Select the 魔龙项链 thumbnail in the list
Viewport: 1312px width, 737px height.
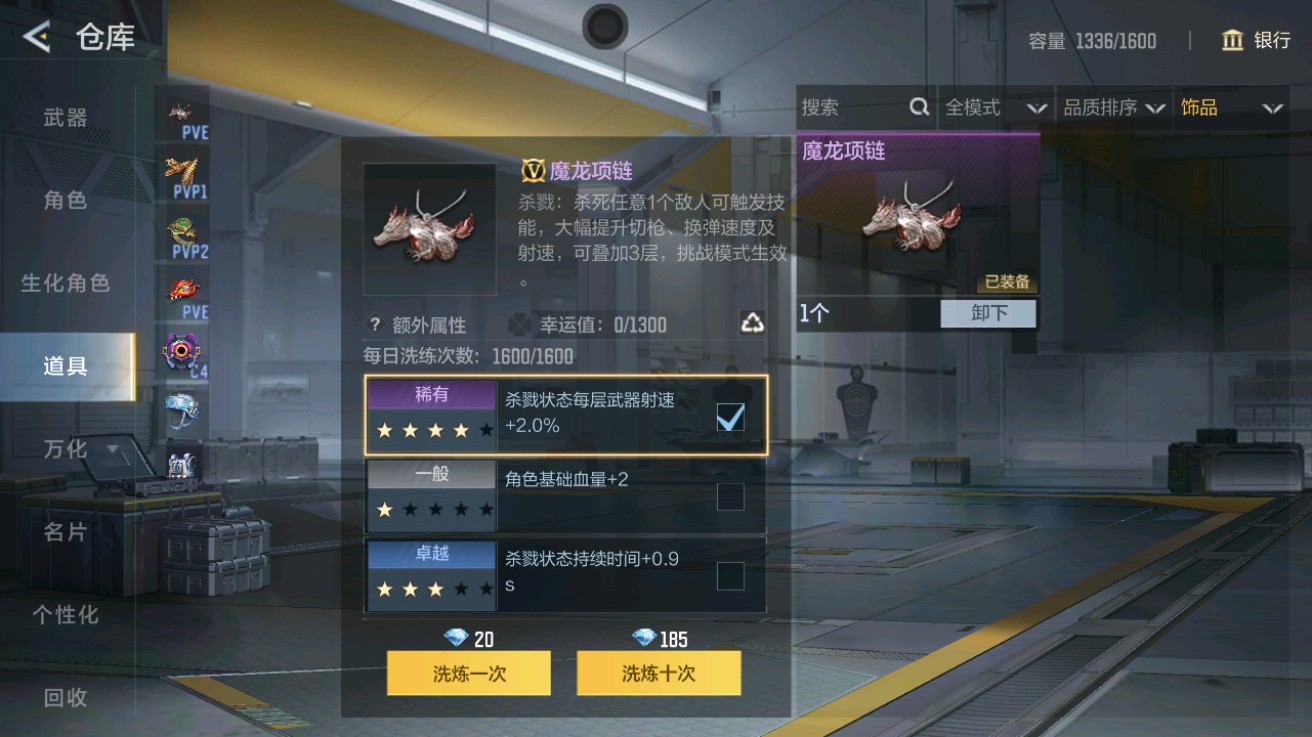[x=912, y=222]
